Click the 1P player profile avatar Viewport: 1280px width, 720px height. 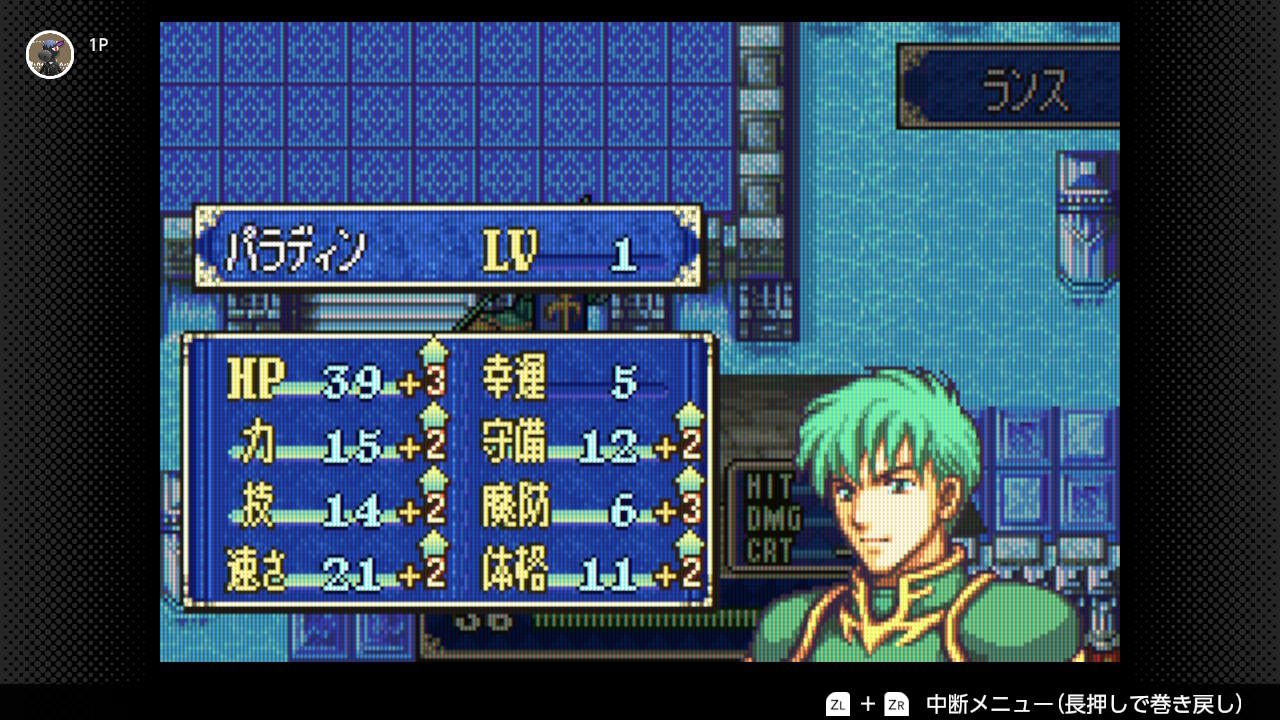(x=50, y=54)
